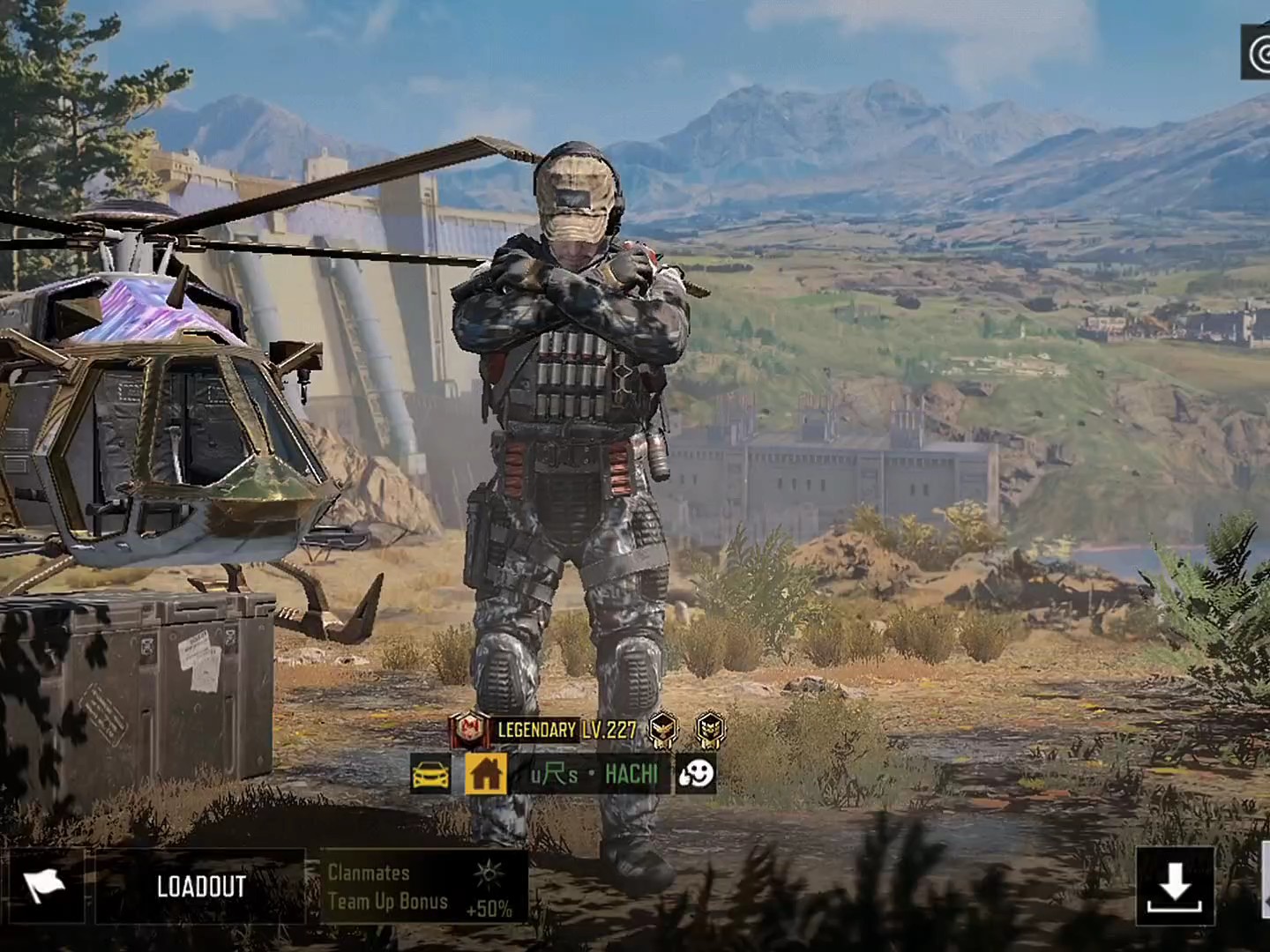Select the yellow car icon
The width and height of the screenshot is (1270, 952).
click(430, 774)
